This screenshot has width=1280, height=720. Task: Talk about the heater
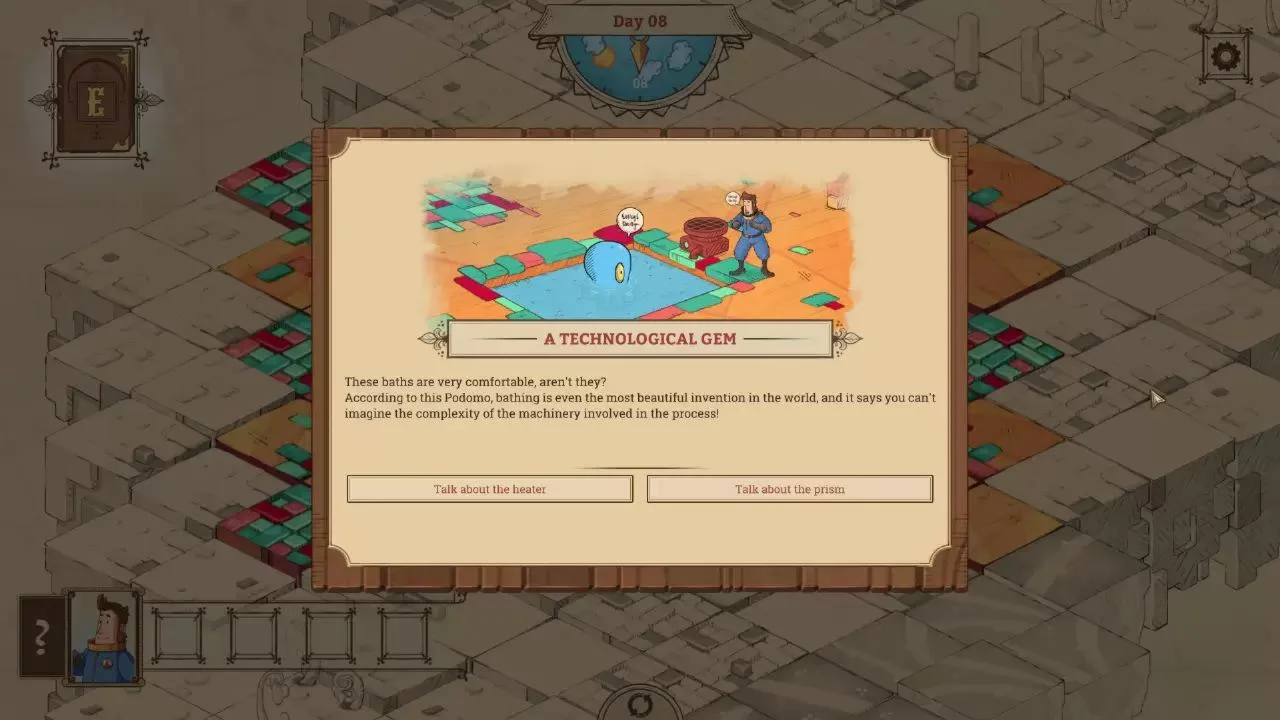pos(489,489)
